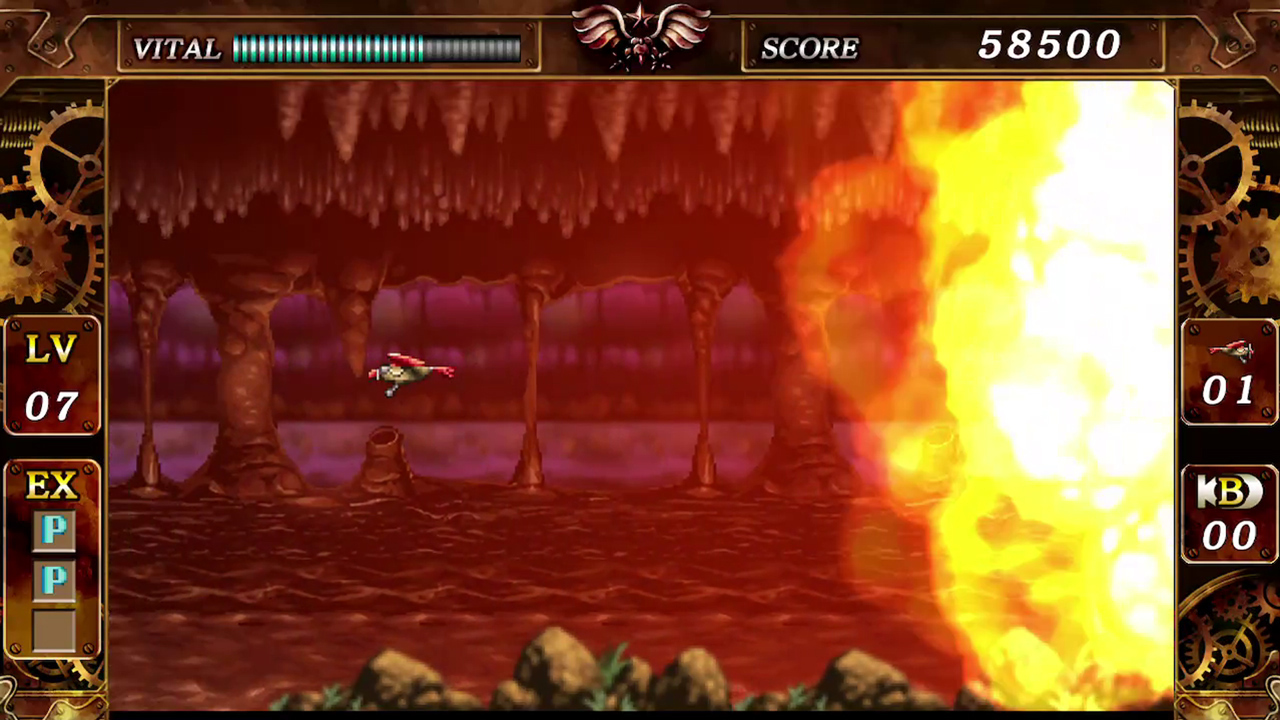Viewport: 1280px width, 720px height.
Task: Select the second P power-up icon
Action: (x=55, y=580)
